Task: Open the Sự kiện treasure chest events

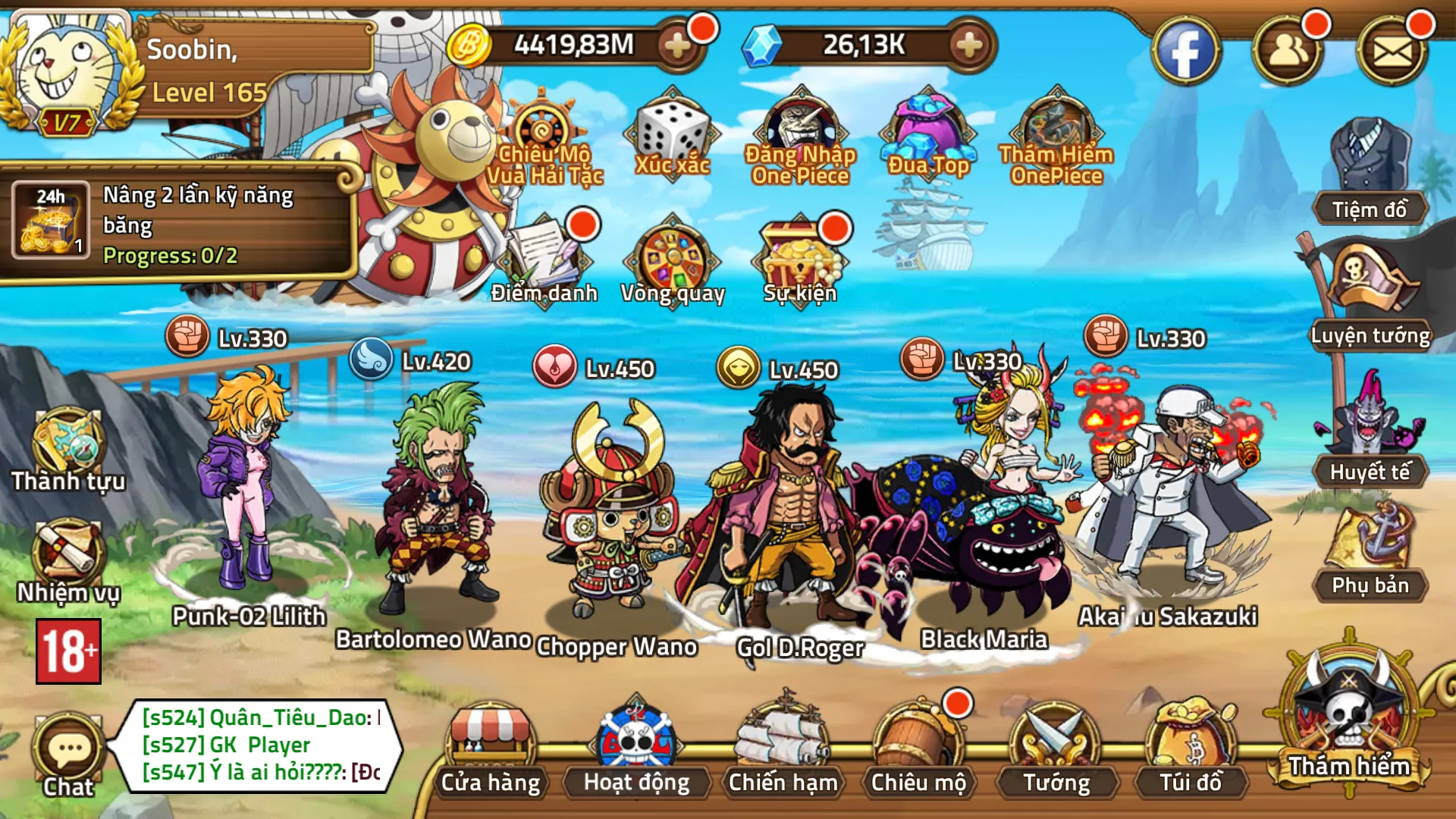Action: click(x=801, y=254)
